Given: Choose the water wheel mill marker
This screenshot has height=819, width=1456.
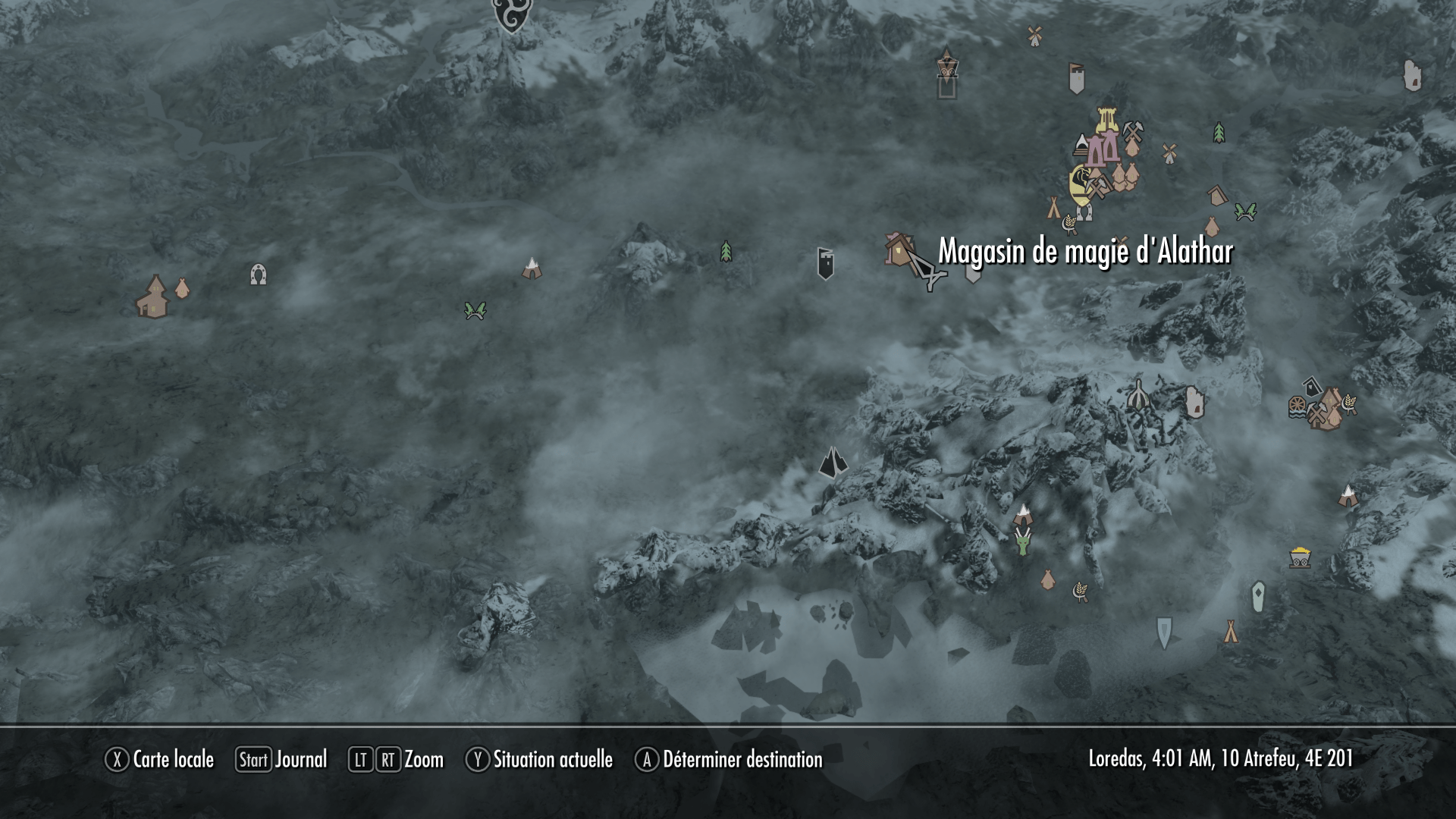Looking at the screenshot, I should tap(1298, 407).
